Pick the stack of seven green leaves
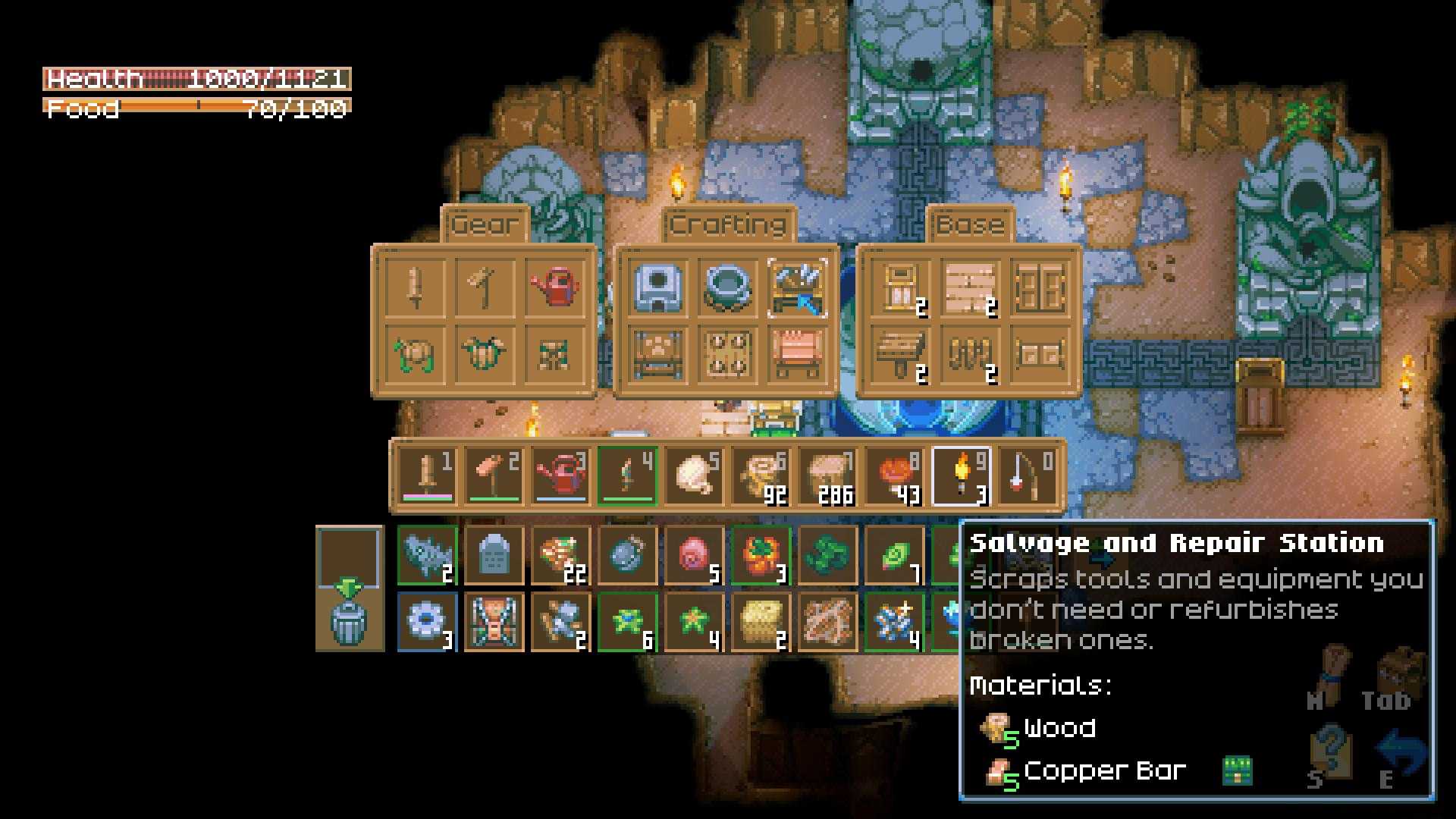This screenshot has width=1456, height=819. [894, 557]
